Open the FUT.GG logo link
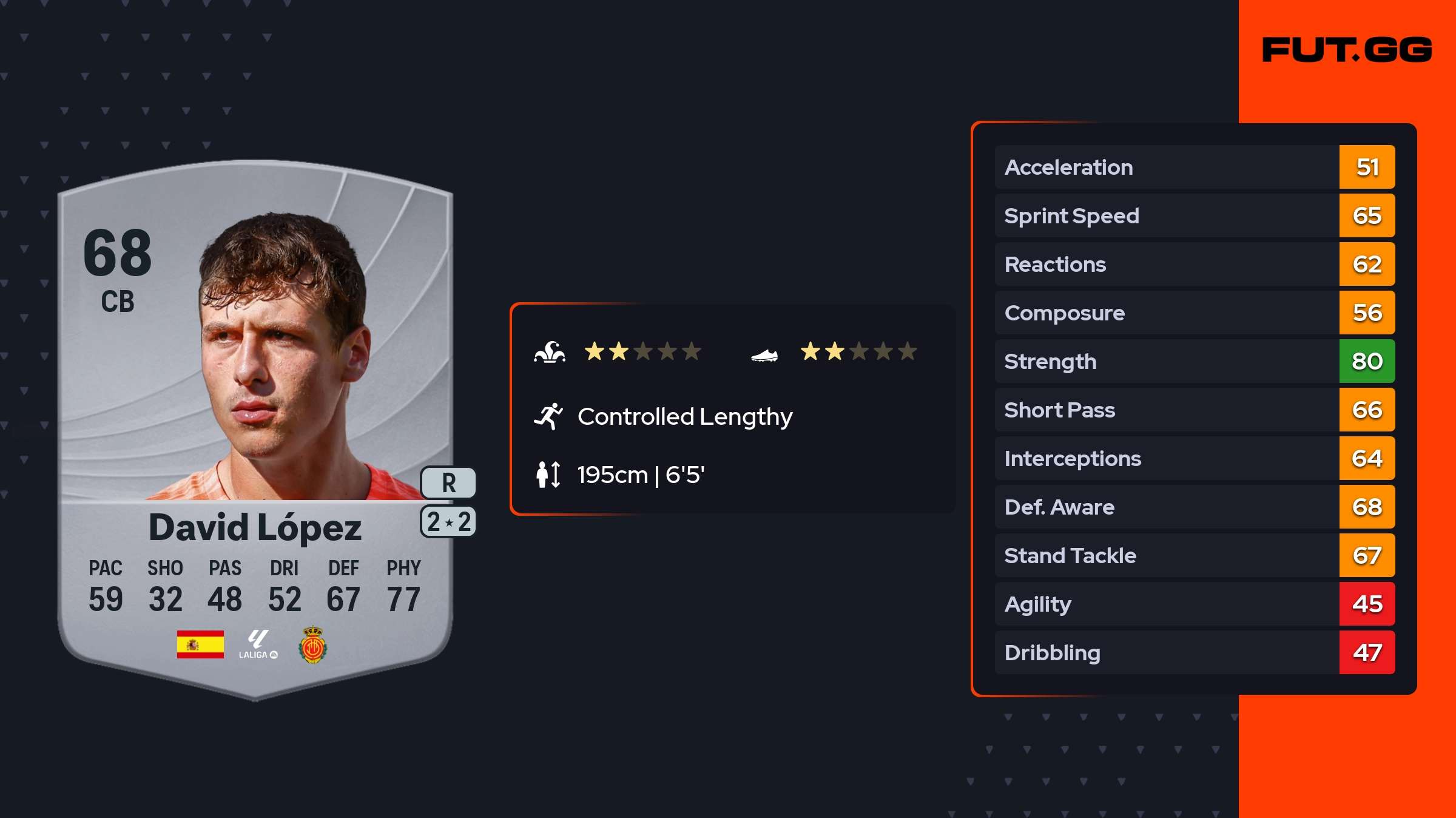The height and width of the screenshot is (818, 1456). [x=1347, y=50]
